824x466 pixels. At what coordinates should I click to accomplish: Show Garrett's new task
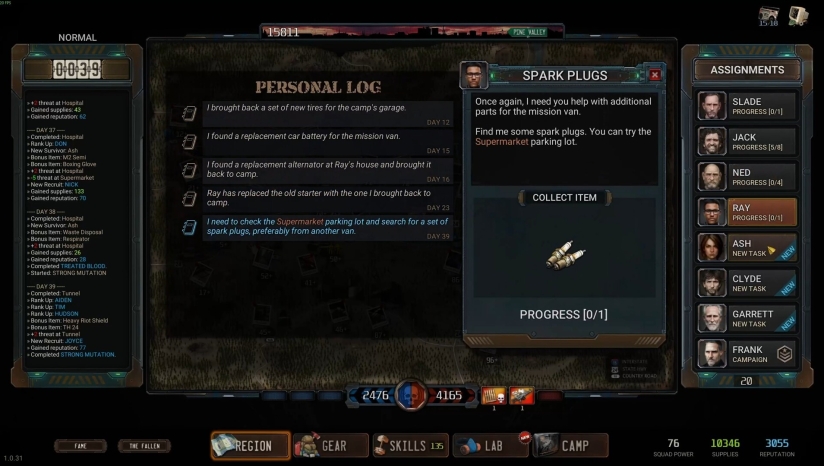[x=747, y=319]
